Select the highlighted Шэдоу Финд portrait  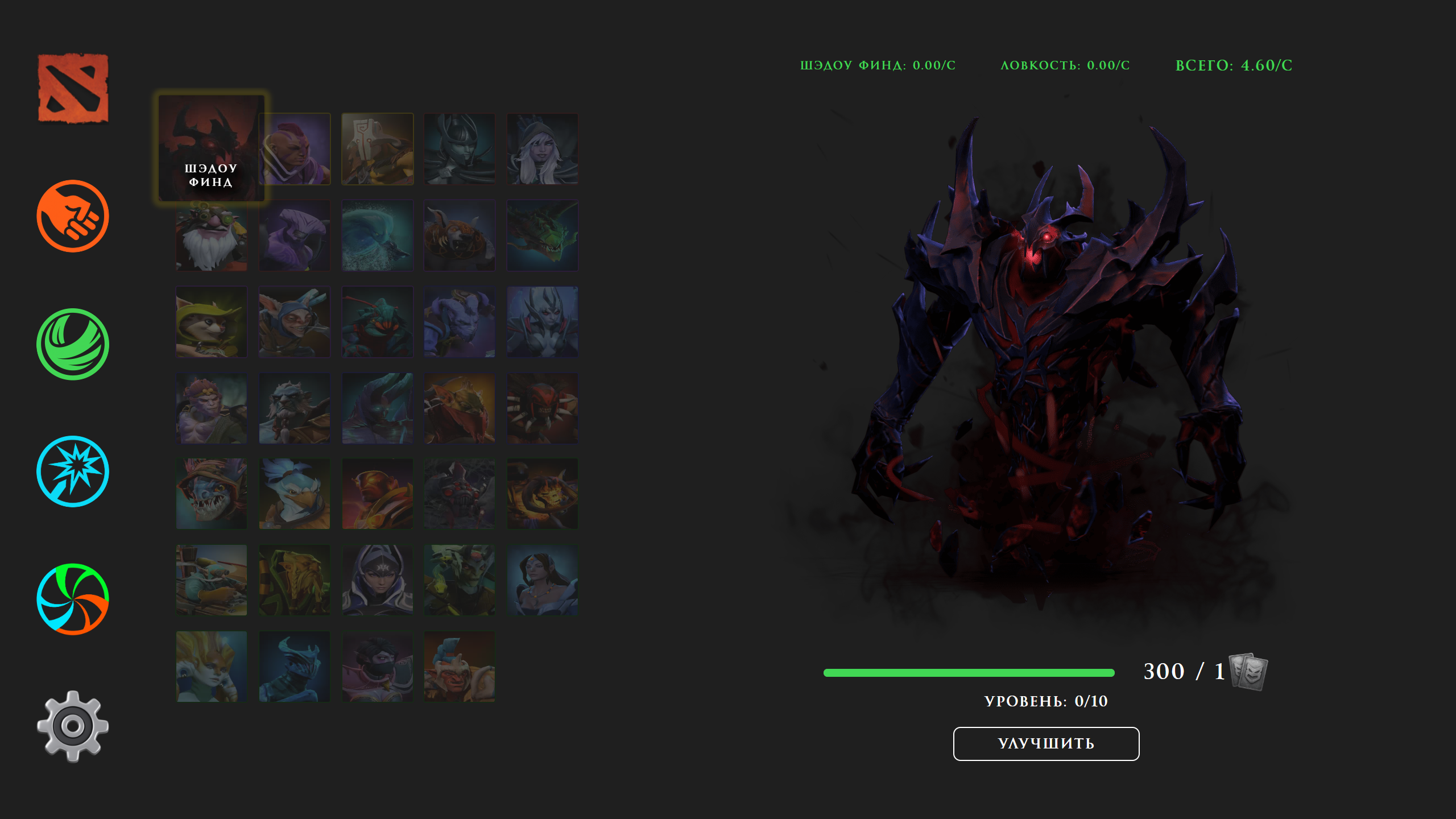pos(210,149)
